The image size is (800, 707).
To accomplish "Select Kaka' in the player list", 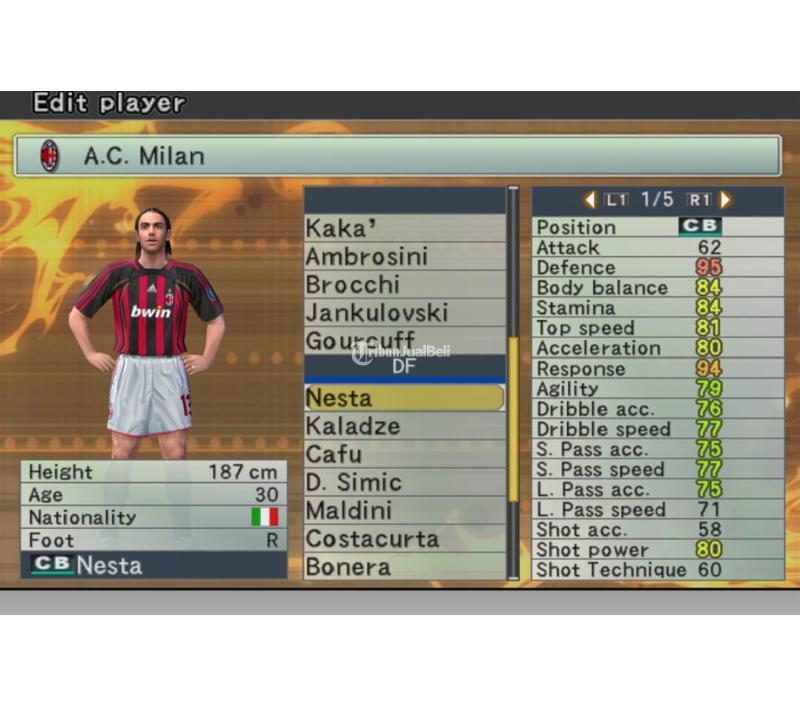I will pos(404,228).
